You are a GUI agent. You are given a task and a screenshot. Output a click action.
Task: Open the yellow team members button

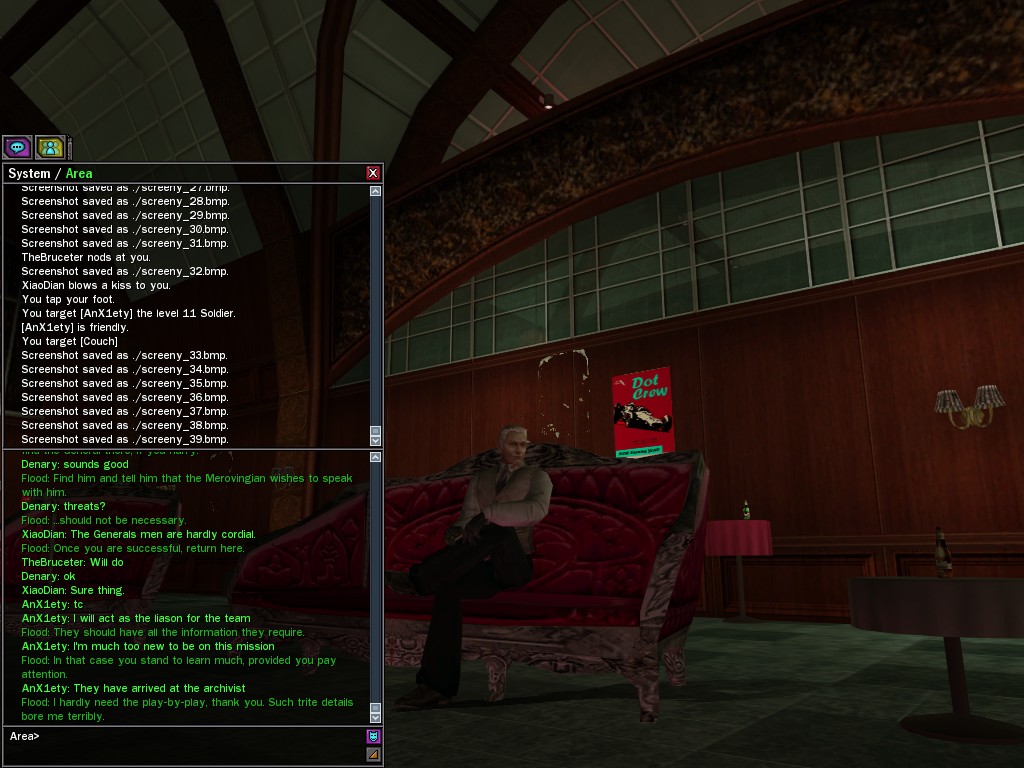tap(49, 148)
